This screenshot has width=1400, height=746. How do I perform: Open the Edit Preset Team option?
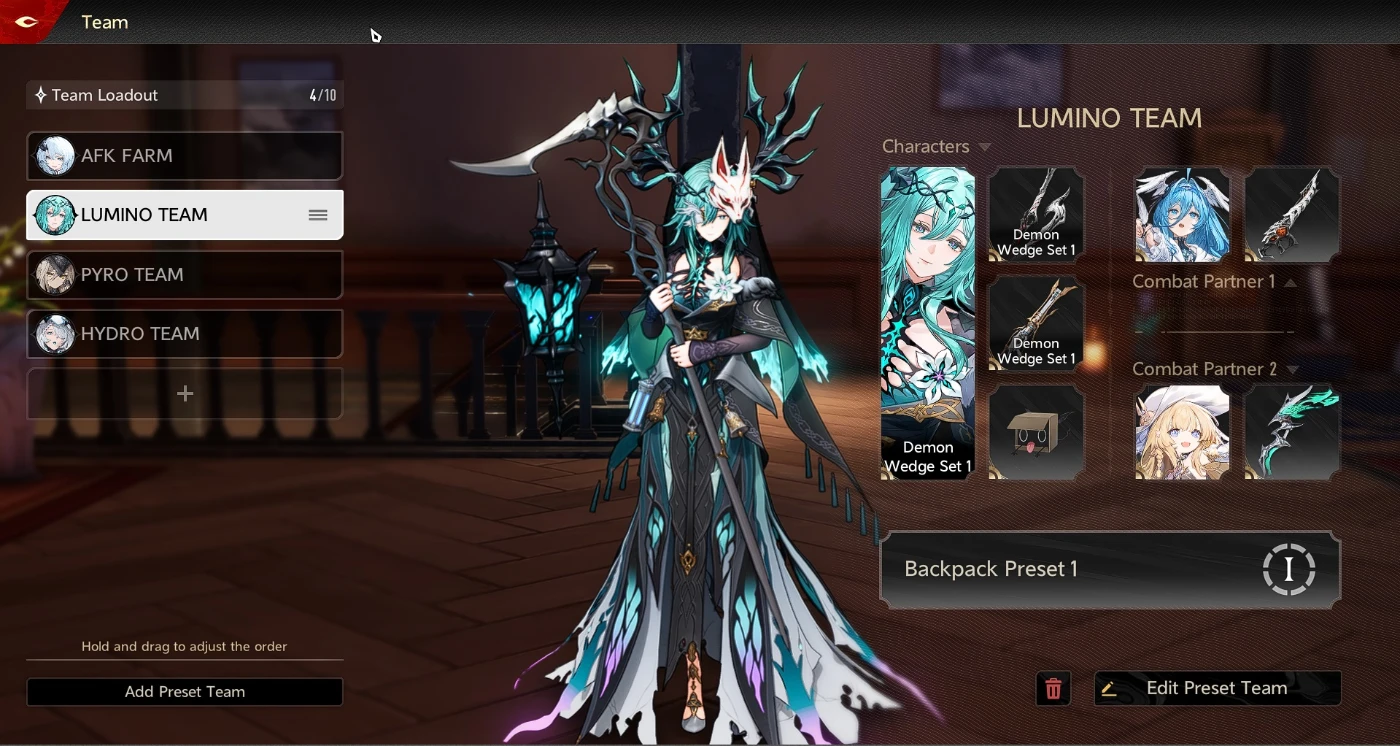point(1217,688)
